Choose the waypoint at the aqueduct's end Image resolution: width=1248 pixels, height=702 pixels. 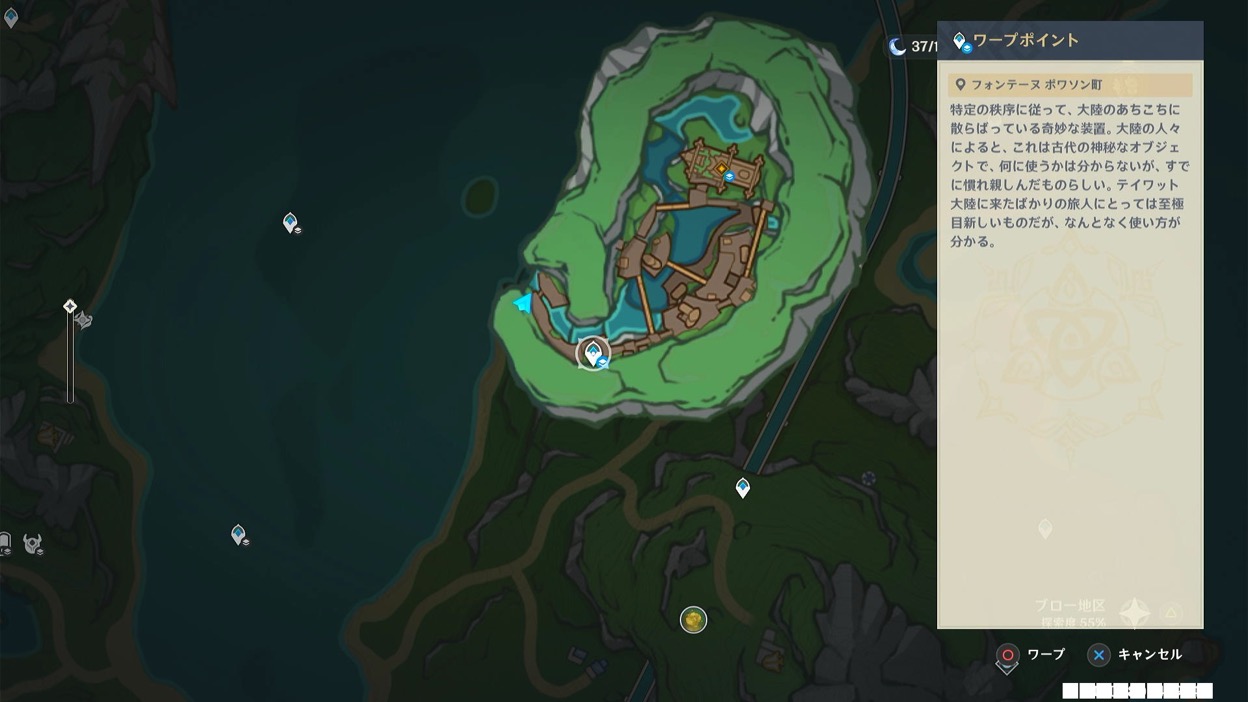point(742,488)
